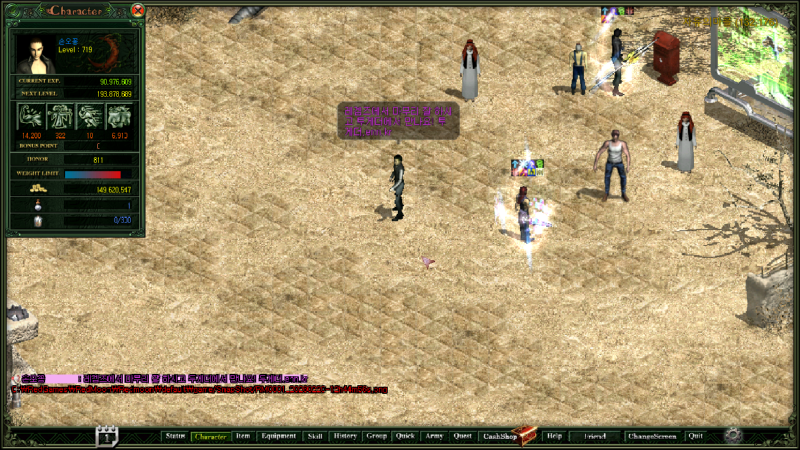Show the Army menu

434,437
